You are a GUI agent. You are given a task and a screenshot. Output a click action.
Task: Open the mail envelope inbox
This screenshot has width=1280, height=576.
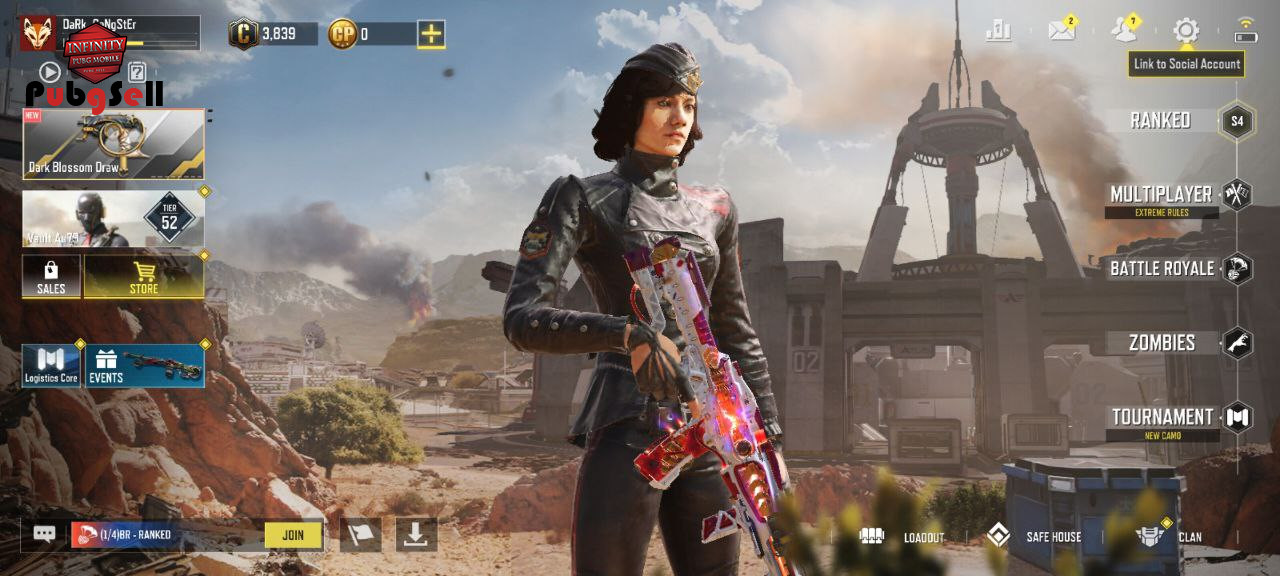coord(1061,30)
